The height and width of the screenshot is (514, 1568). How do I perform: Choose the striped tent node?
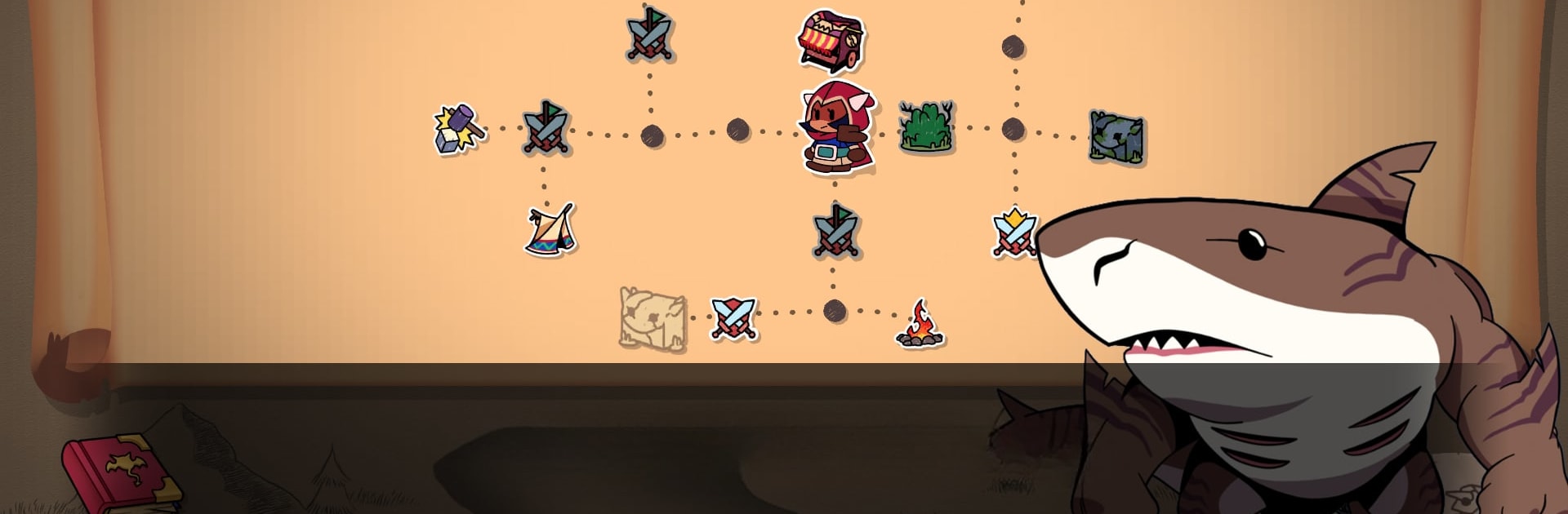click(551, 230)
